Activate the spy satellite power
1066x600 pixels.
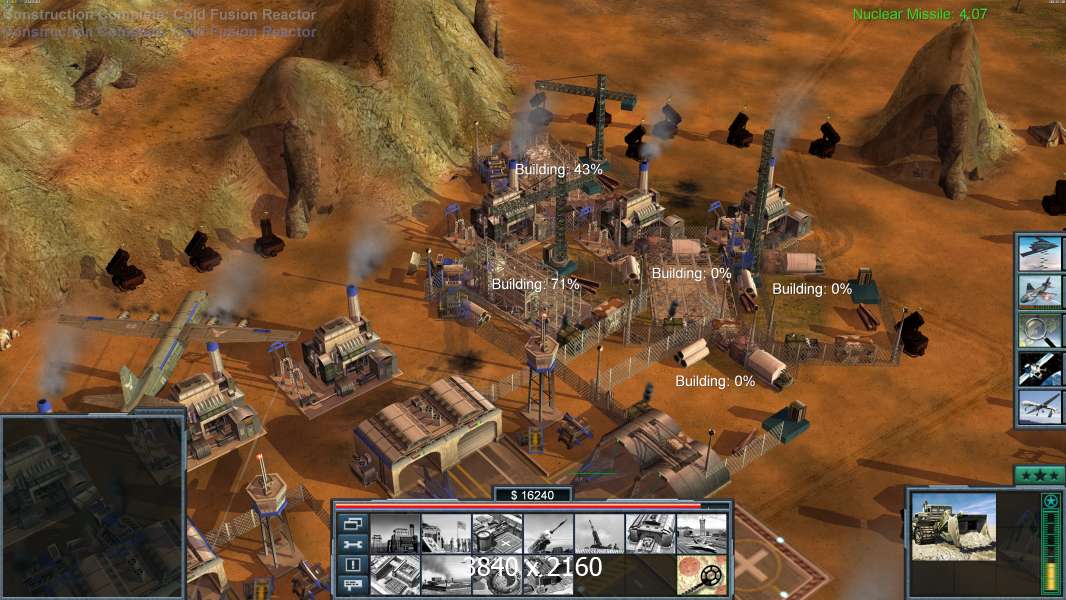pos(1039,368)
